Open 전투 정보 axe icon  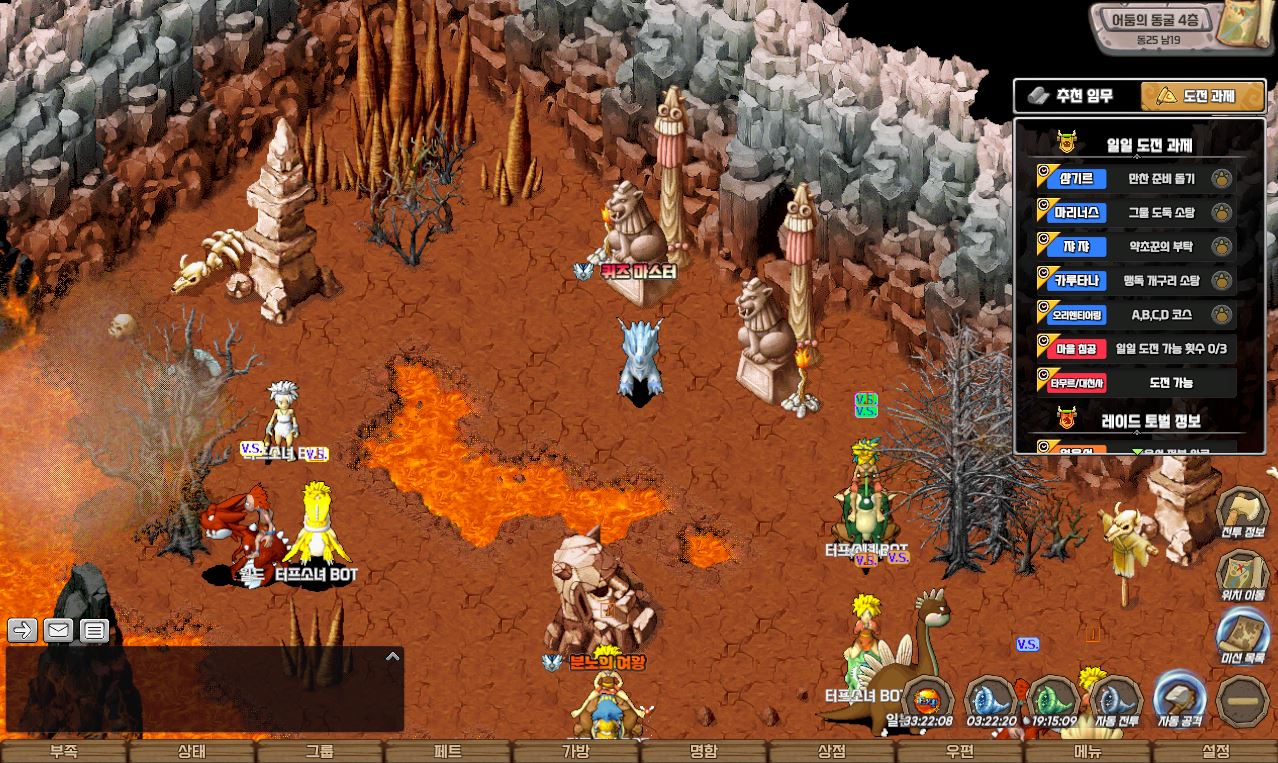coord(1243,513)
